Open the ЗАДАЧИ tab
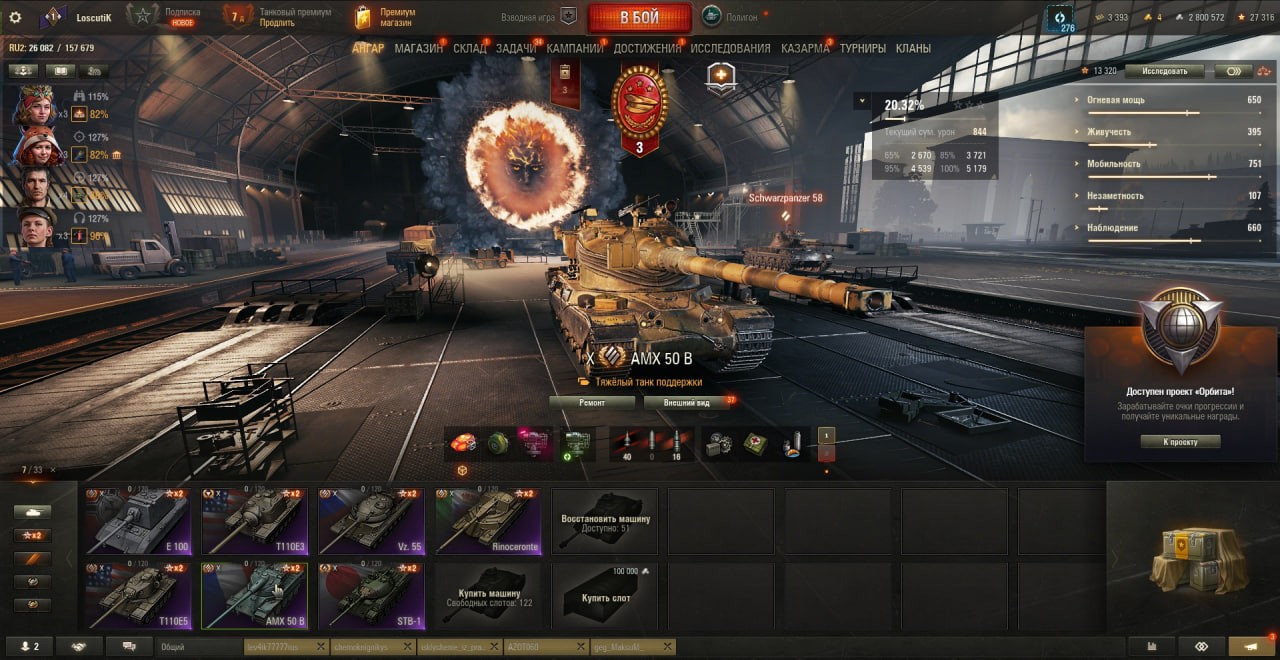Viewport: 1280px width, 660px height. (515, 48)
